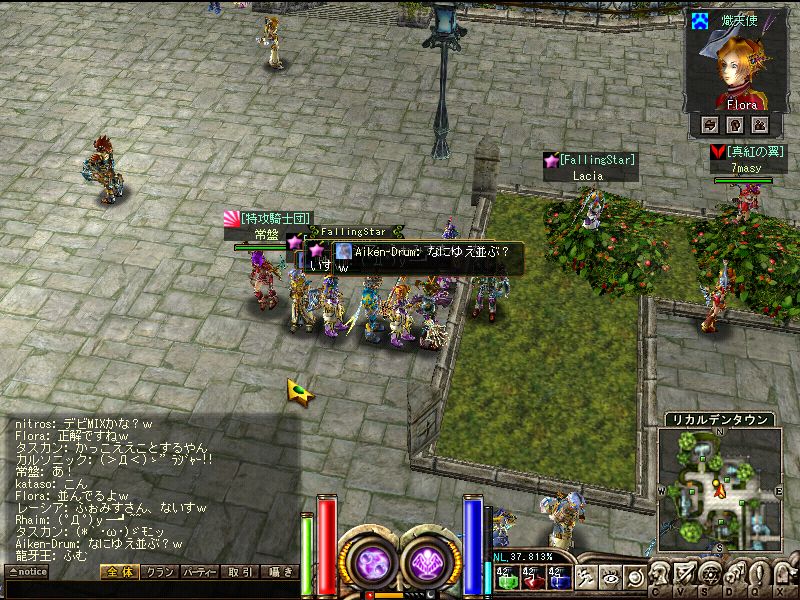Use the red potion slot
This screenshot has height=600, width=800.
tap(531, 576)
